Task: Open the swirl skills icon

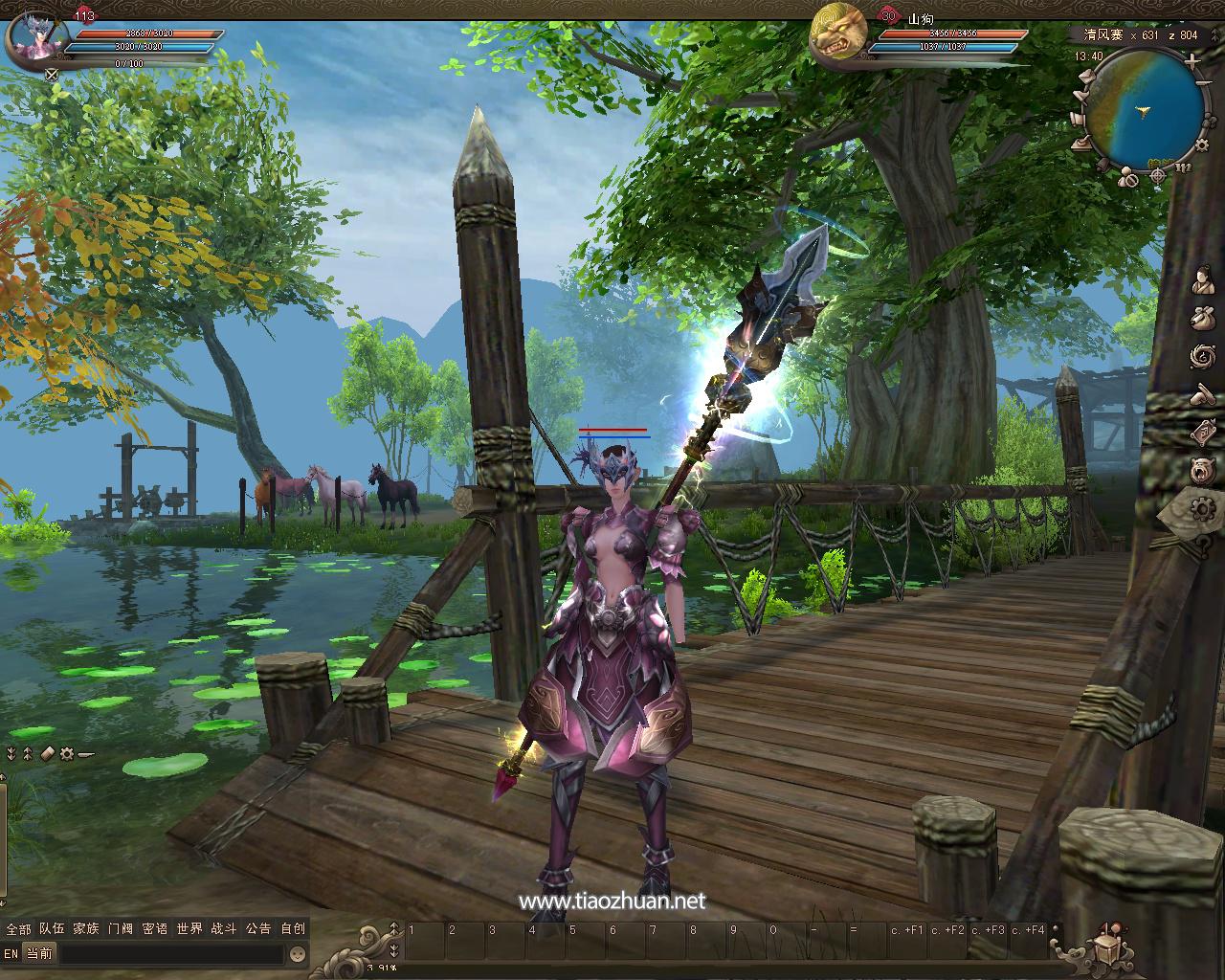Action: coord(1203,356)
